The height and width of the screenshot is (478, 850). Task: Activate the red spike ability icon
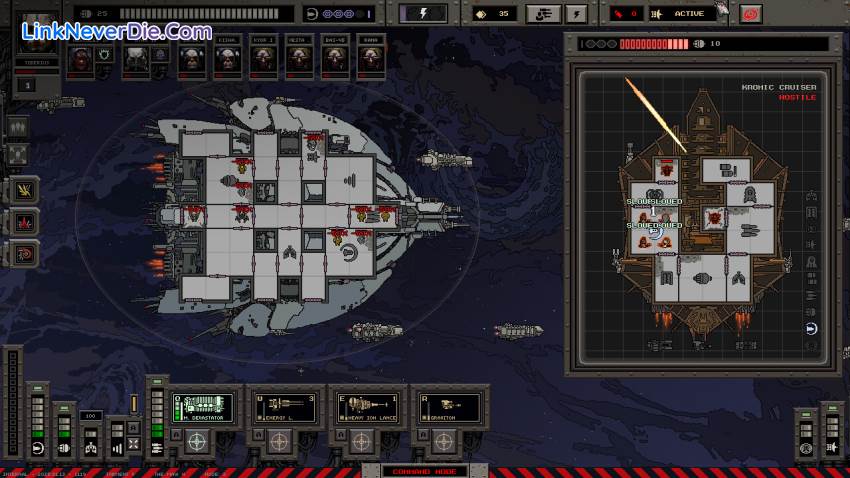23,221
